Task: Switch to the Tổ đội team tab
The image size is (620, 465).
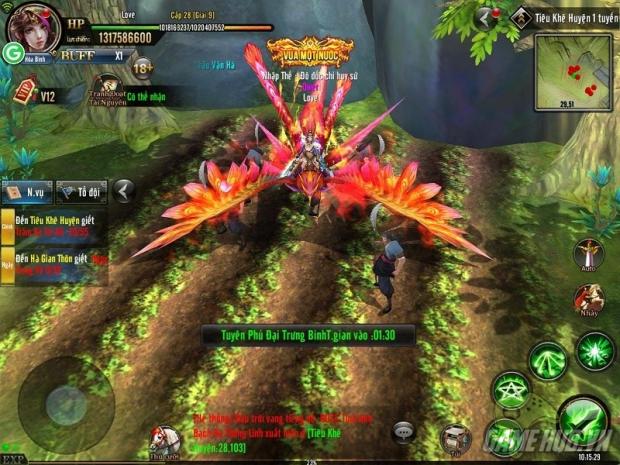Action: pyautogui.click(x=81, y=190)
